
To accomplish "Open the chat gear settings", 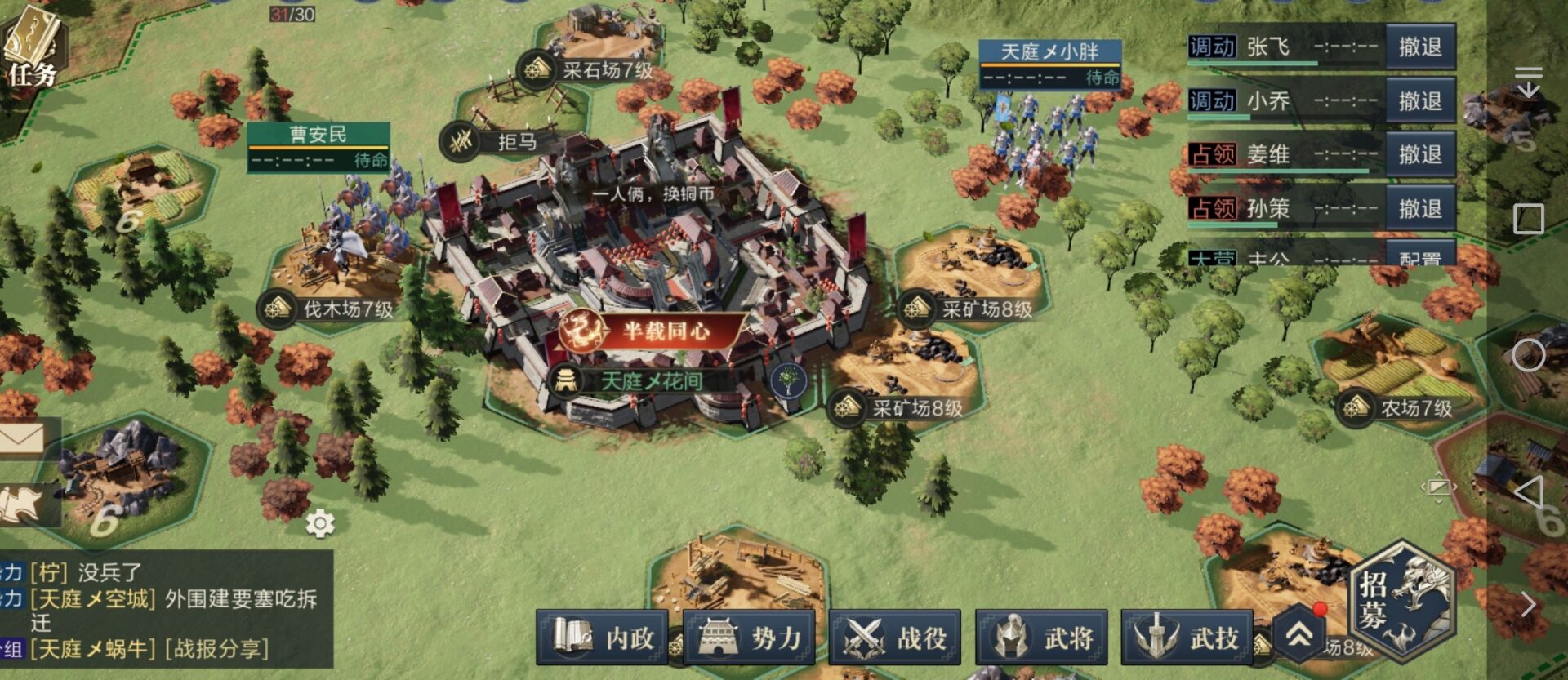I will (319, 523).
